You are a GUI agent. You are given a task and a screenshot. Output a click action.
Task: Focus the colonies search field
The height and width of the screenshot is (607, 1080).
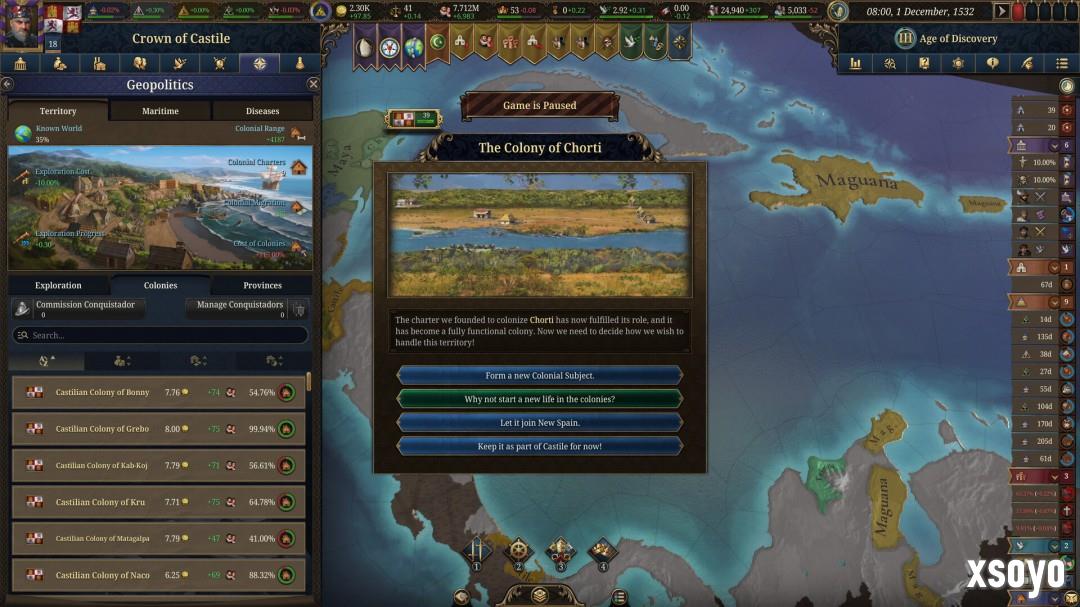coord(160,336)
